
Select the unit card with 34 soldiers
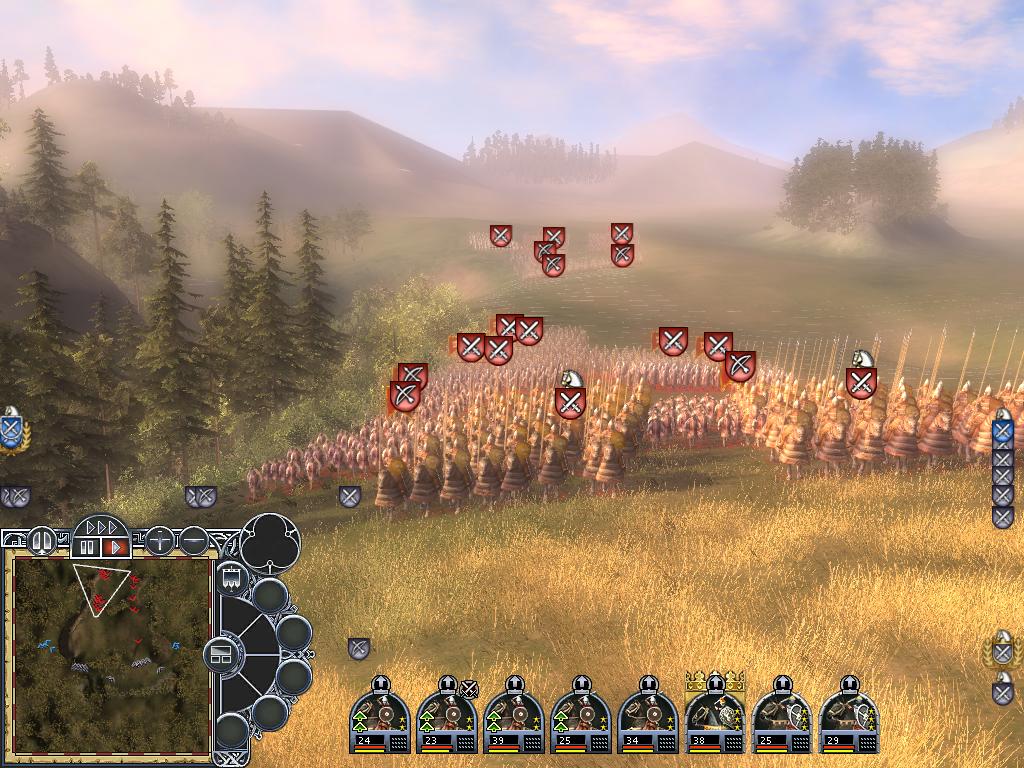649,717
